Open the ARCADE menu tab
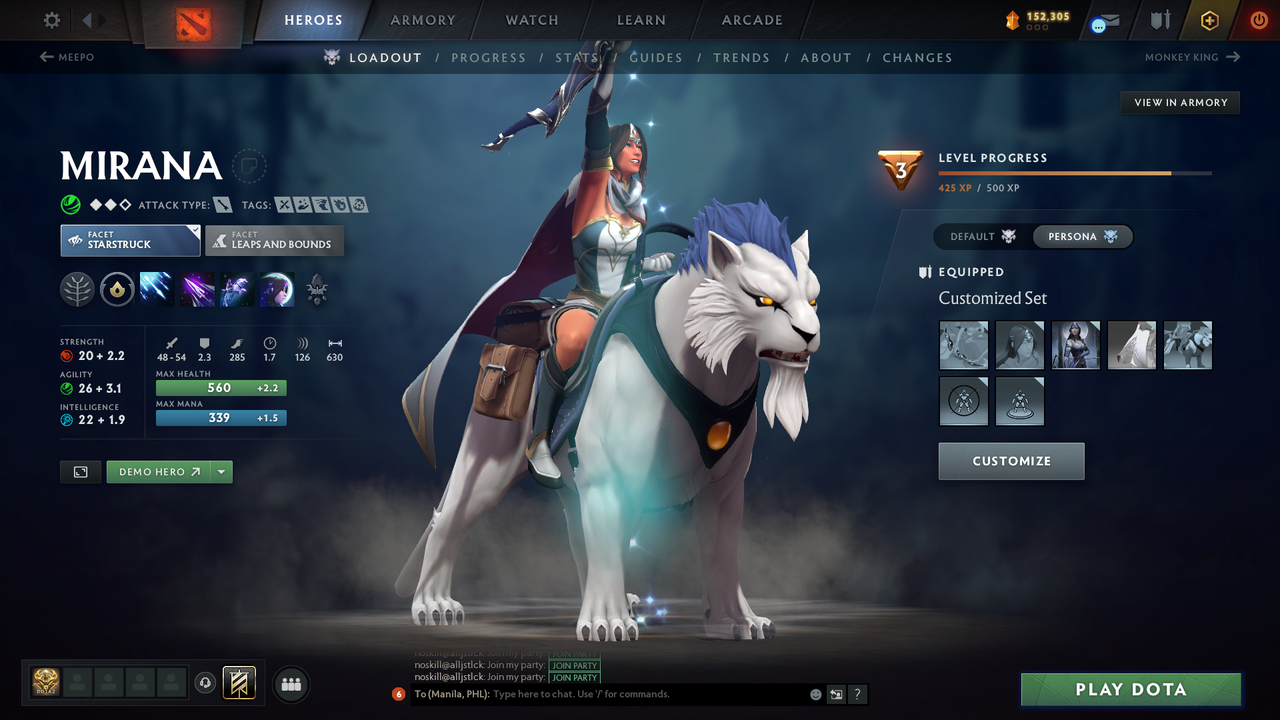 click(751, 20)
